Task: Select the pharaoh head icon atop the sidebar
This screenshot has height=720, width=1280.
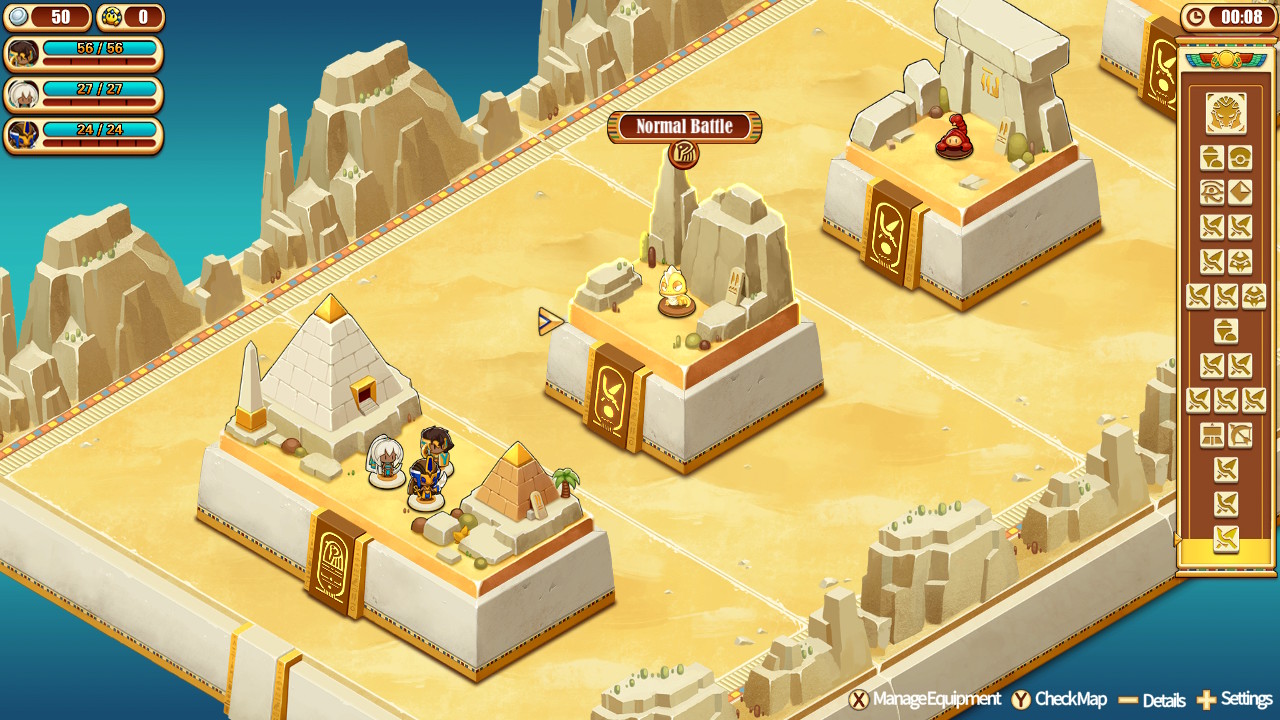Action: pos(1226,115)
